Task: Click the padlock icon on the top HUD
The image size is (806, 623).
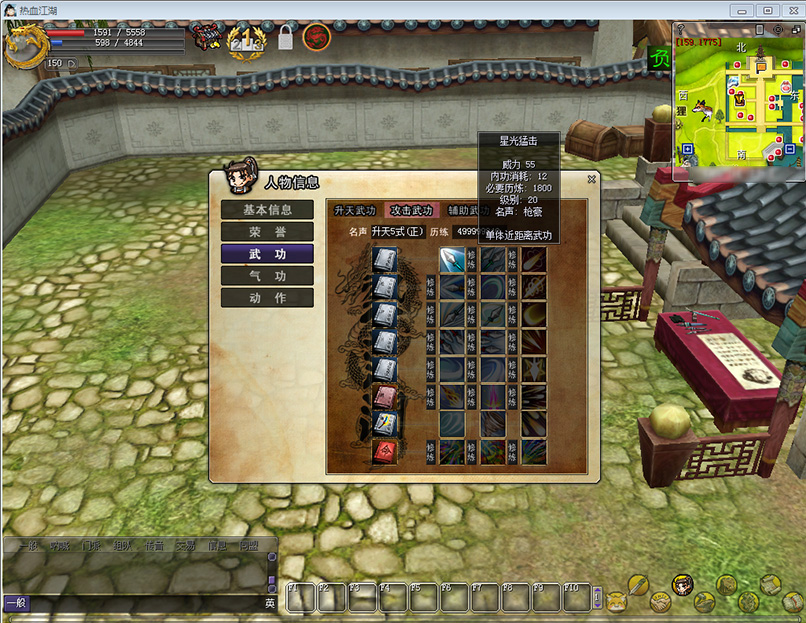Action: coord(286,39)
